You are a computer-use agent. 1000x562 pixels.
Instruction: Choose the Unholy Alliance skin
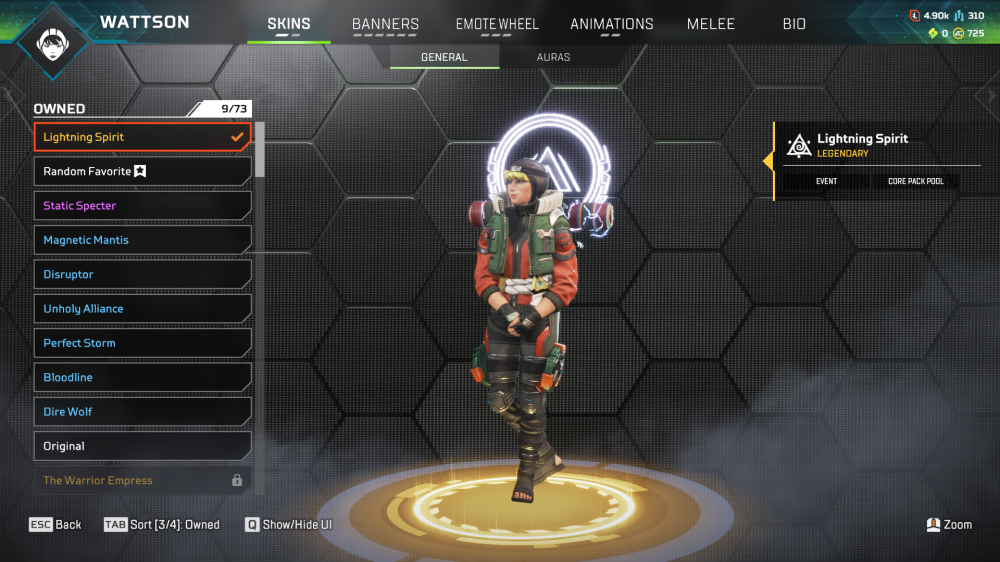(x=142, y=309)
